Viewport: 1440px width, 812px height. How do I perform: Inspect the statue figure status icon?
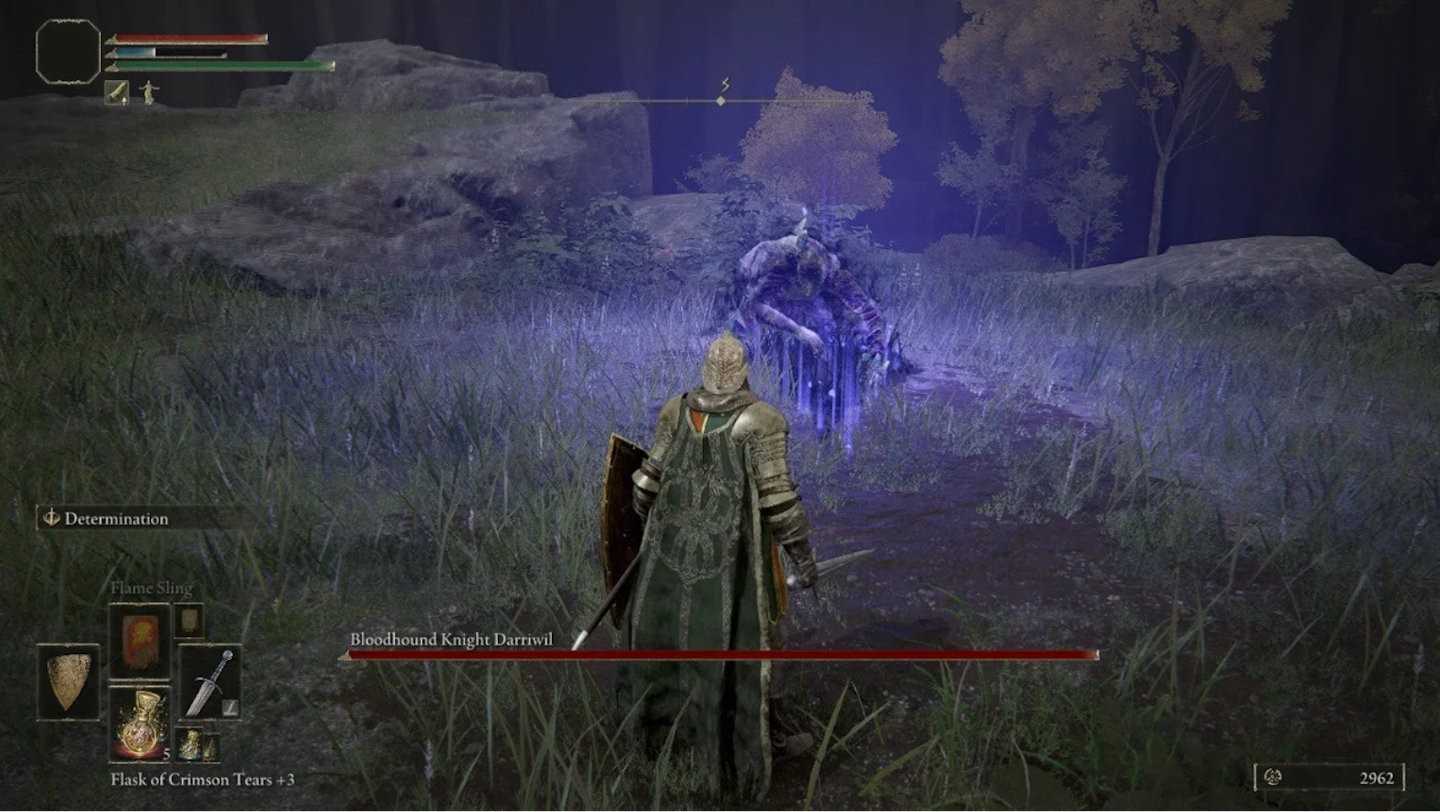149,92
